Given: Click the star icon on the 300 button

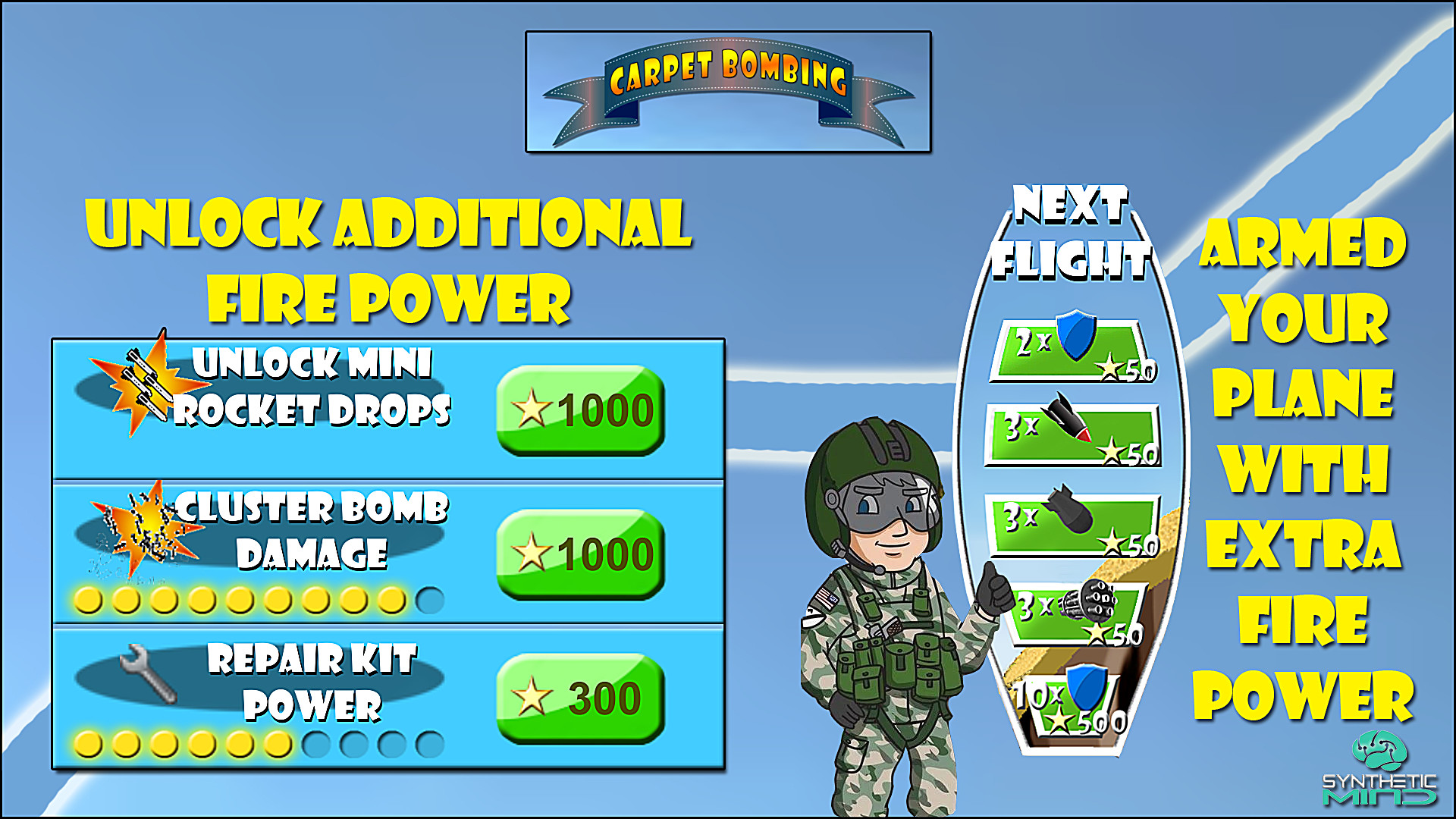Looking at the screenshot, I should [531, 695].
